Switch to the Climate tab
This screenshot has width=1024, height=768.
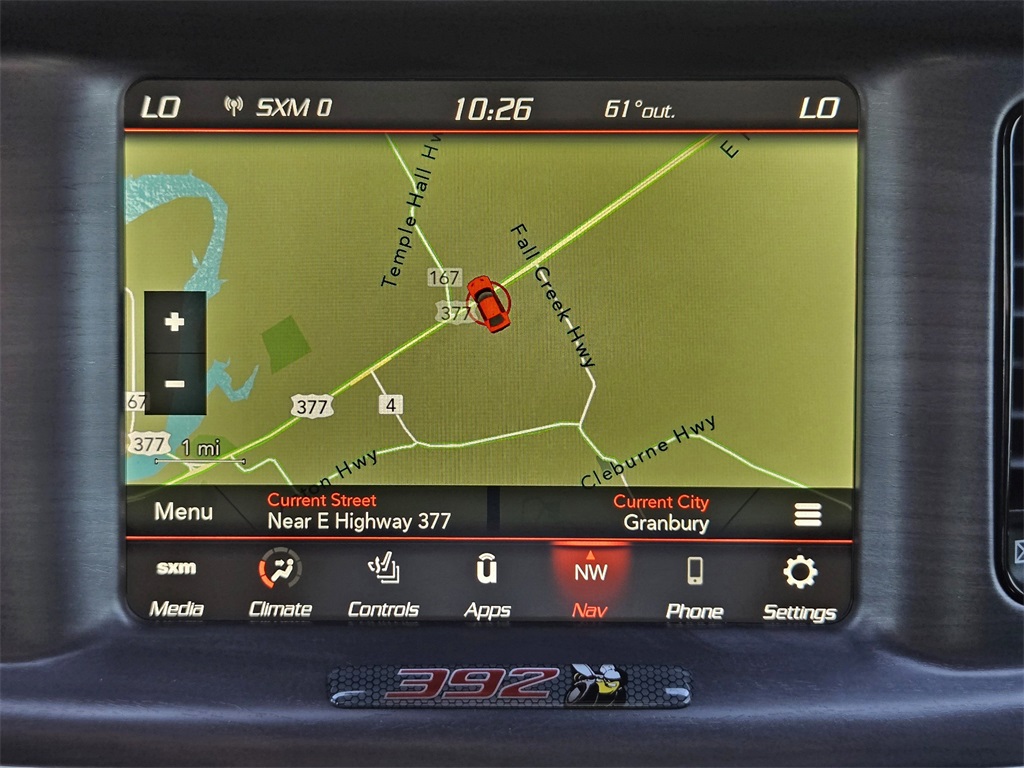pos(280,587)
